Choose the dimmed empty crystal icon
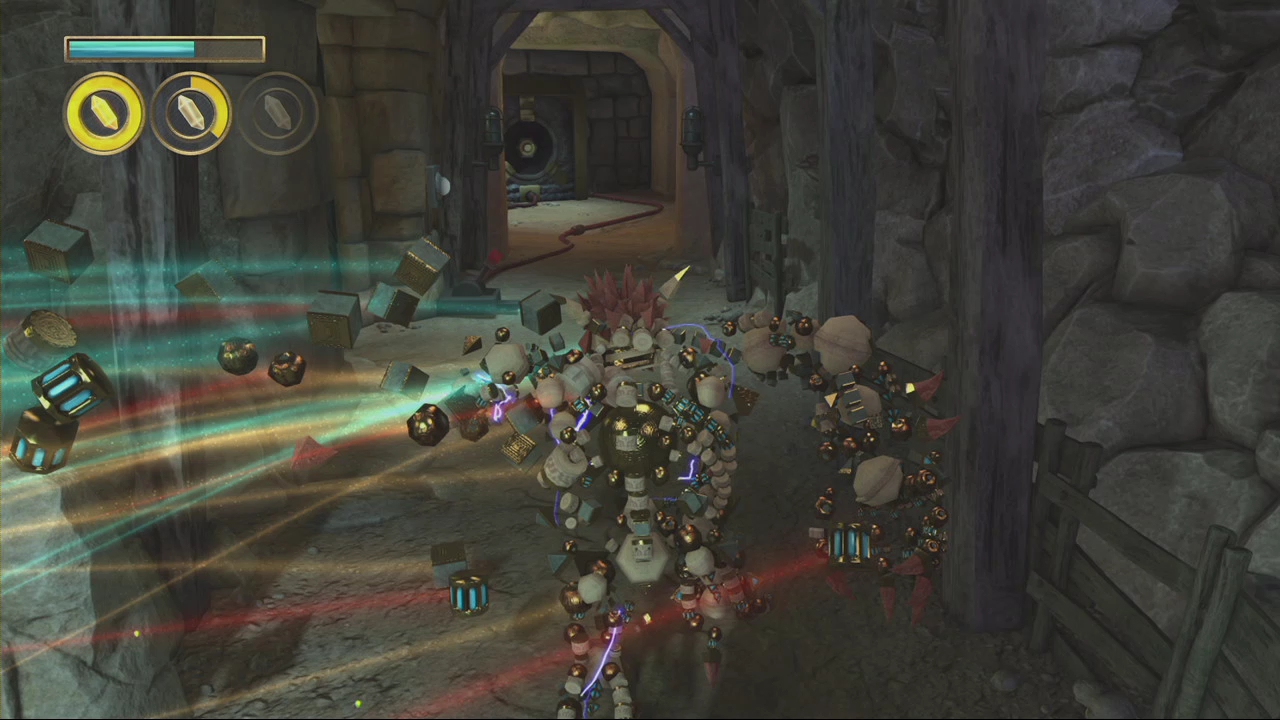1280x720 pixels. [x=278, y=114]
